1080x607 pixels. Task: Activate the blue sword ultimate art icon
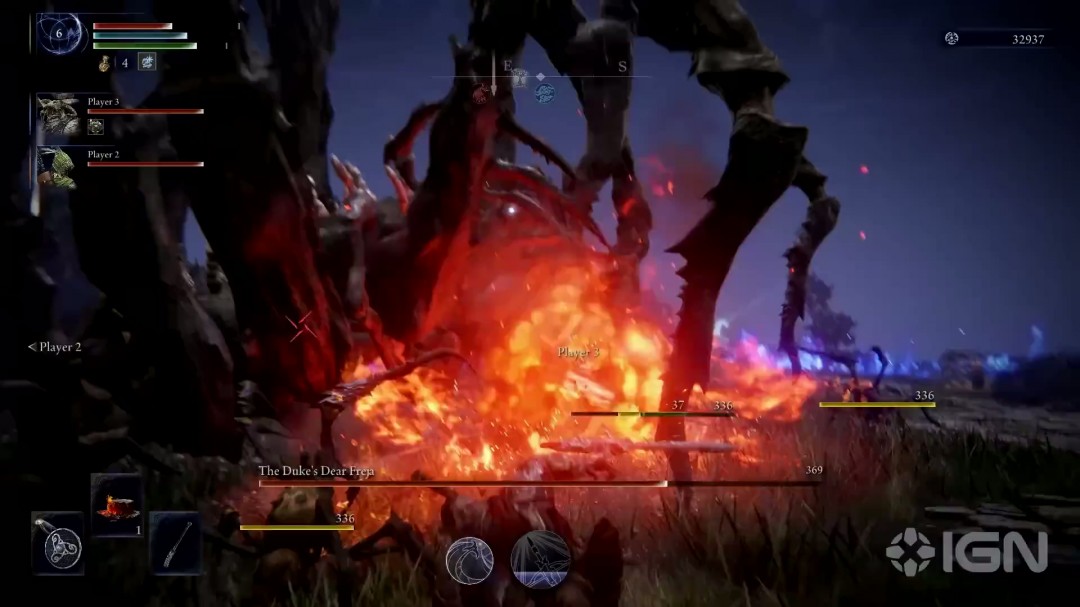tap(541, 559)
